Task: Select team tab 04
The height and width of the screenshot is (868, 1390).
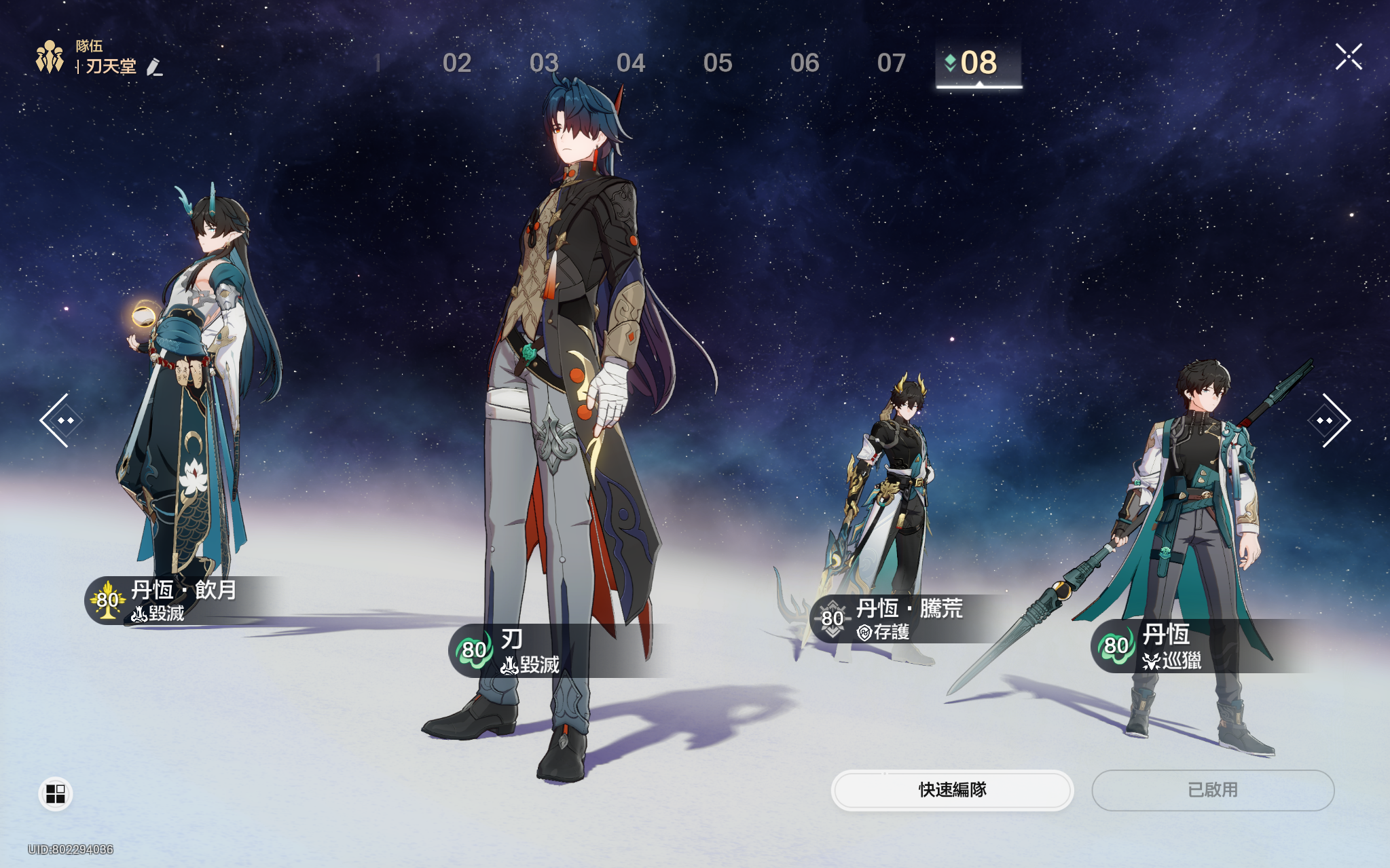Action: tap(630, 63)
